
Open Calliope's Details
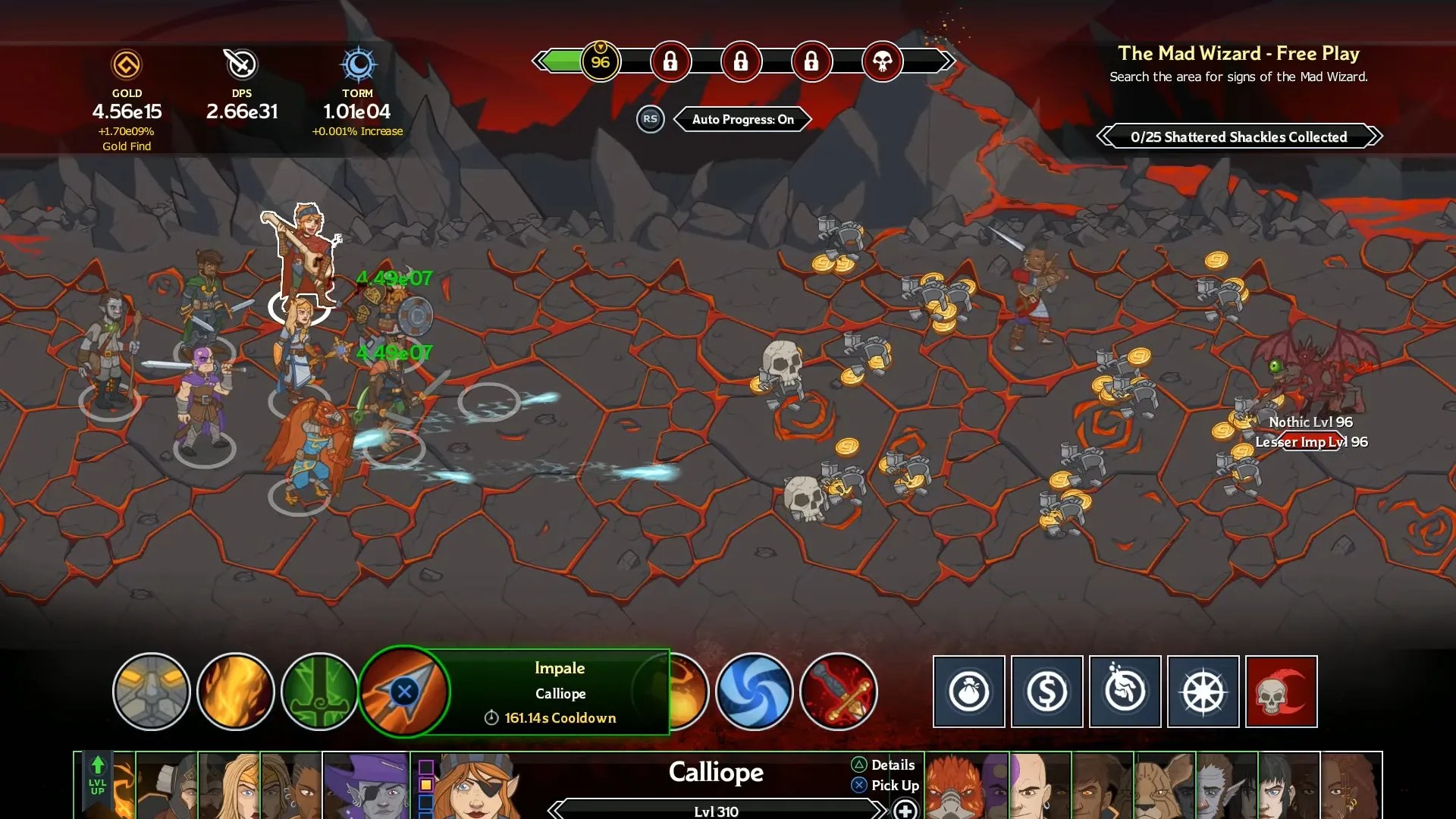[883, 765]
